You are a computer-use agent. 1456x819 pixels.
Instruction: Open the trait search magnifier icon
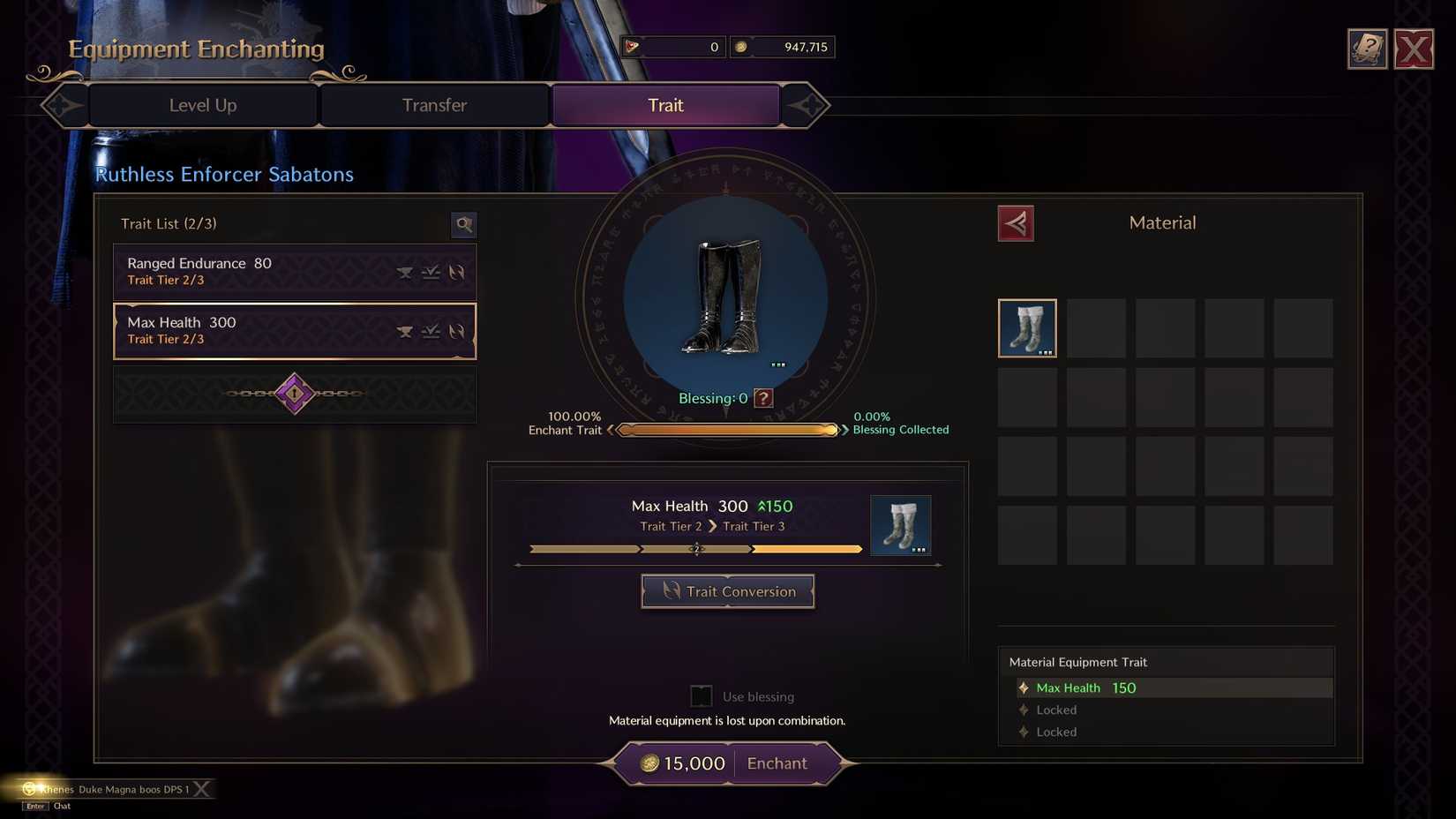click(464, 225)
